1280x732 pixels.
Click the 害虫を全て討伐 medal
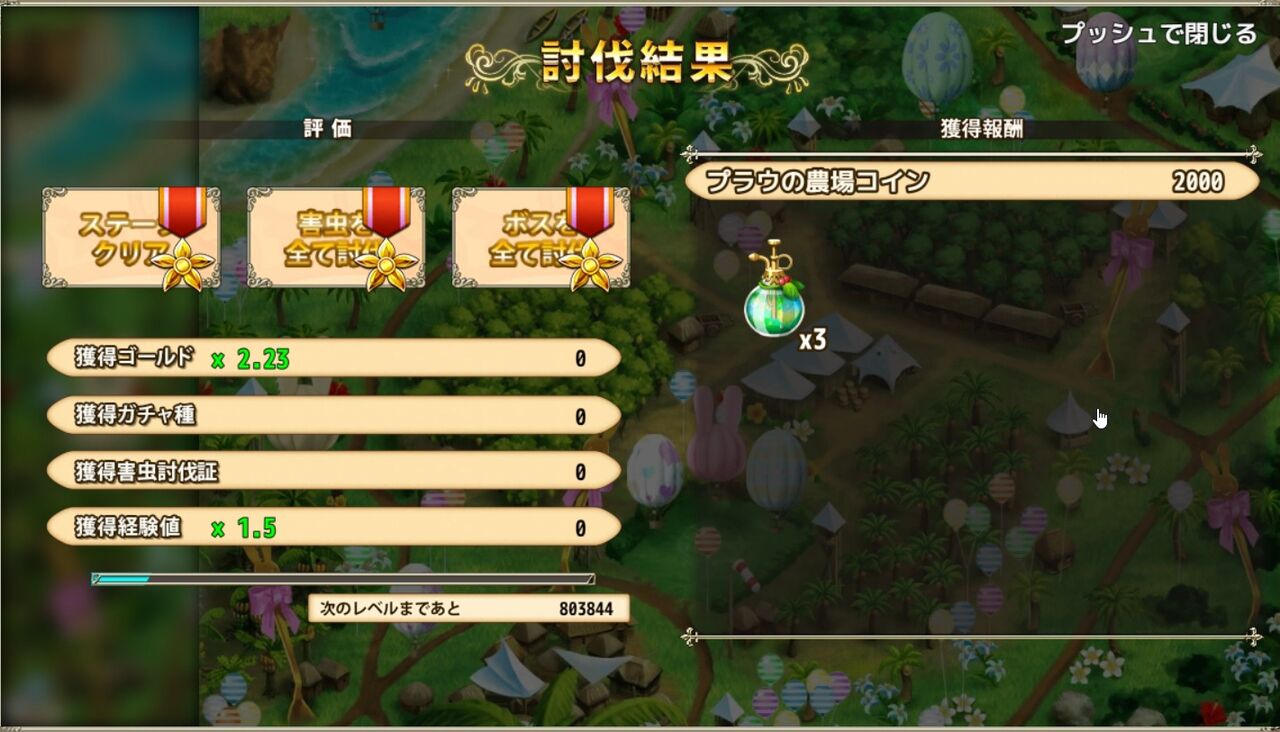[x=335, y=238]
